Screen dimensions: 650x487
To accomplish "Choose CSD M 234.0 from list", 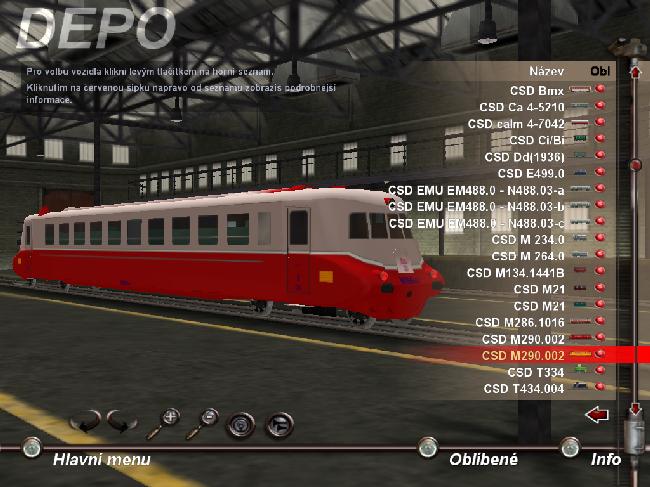I will point(528,239).
